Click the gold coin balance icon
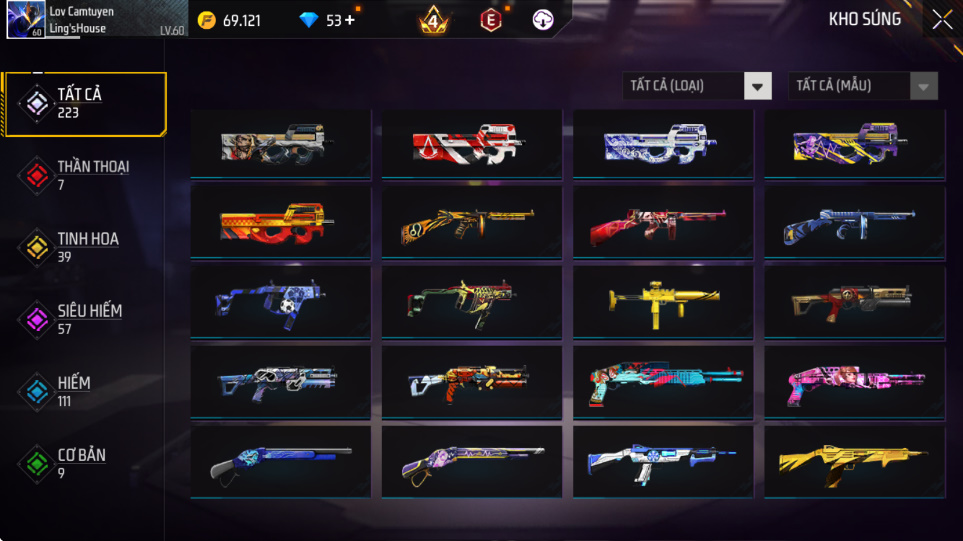963x541 pixels. pyautogui.click(x=207, y=20)
